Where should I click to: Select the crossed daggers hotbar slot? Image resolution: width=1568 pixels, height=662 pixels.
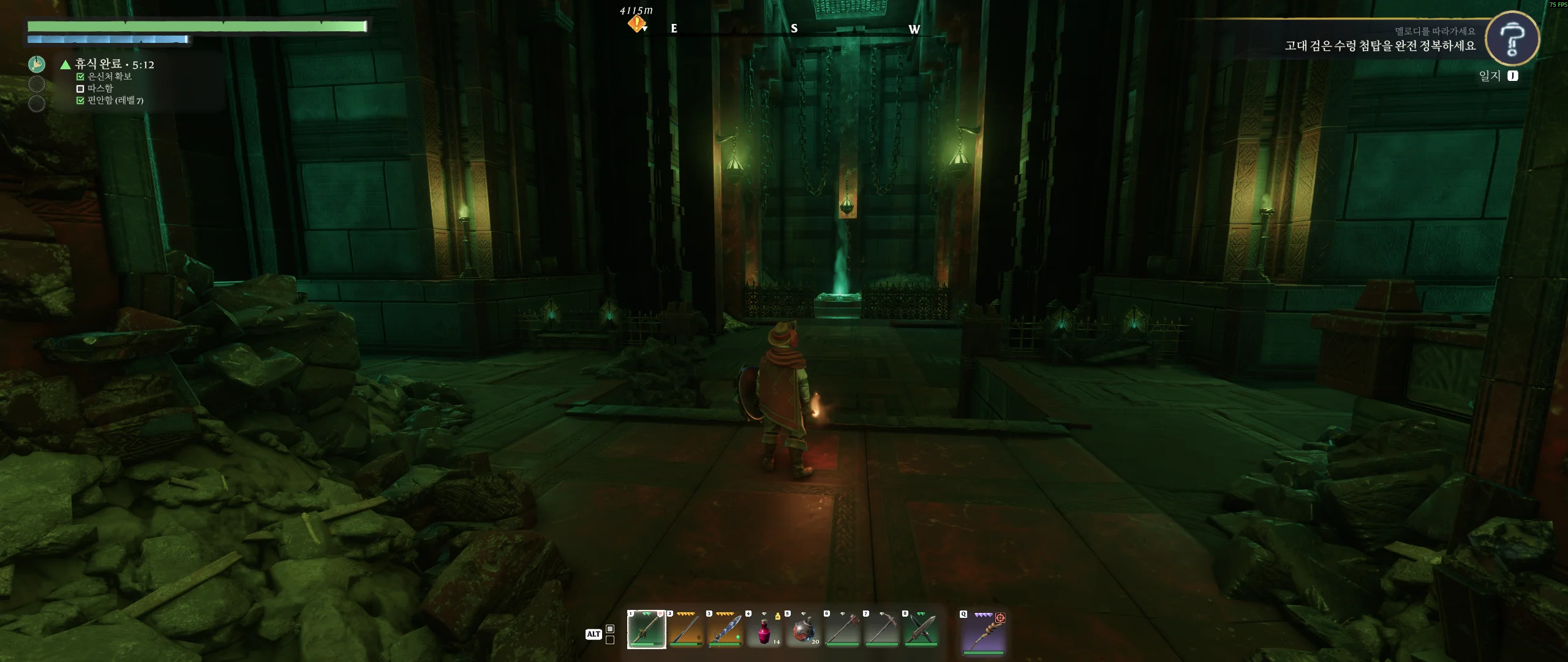(921, 629)
